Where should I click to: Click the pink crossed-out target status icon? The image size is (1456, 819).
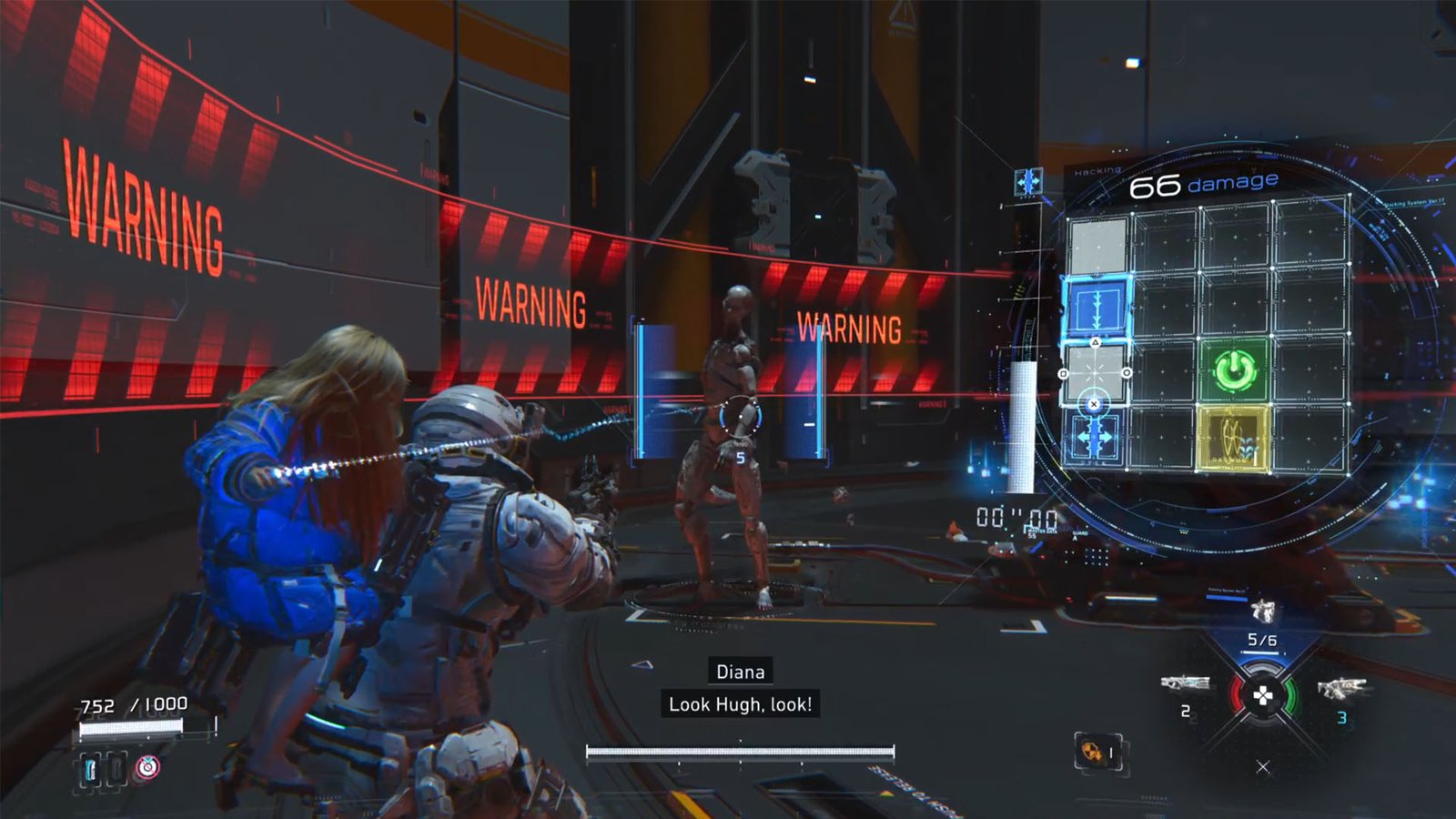coord(147,767)
